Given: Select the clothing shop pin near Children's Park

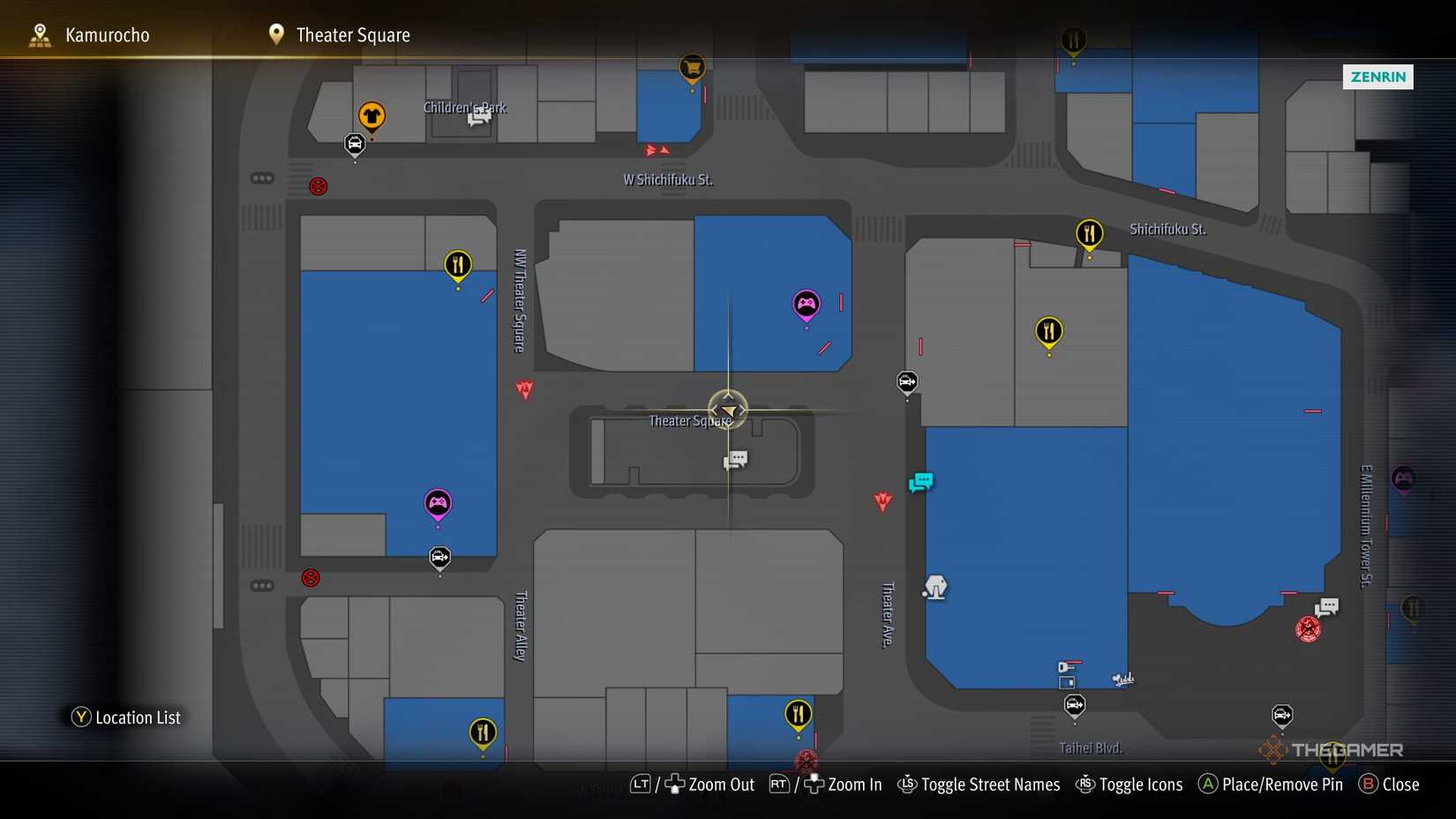Looking at the screenshot, I should coord(372,116).
